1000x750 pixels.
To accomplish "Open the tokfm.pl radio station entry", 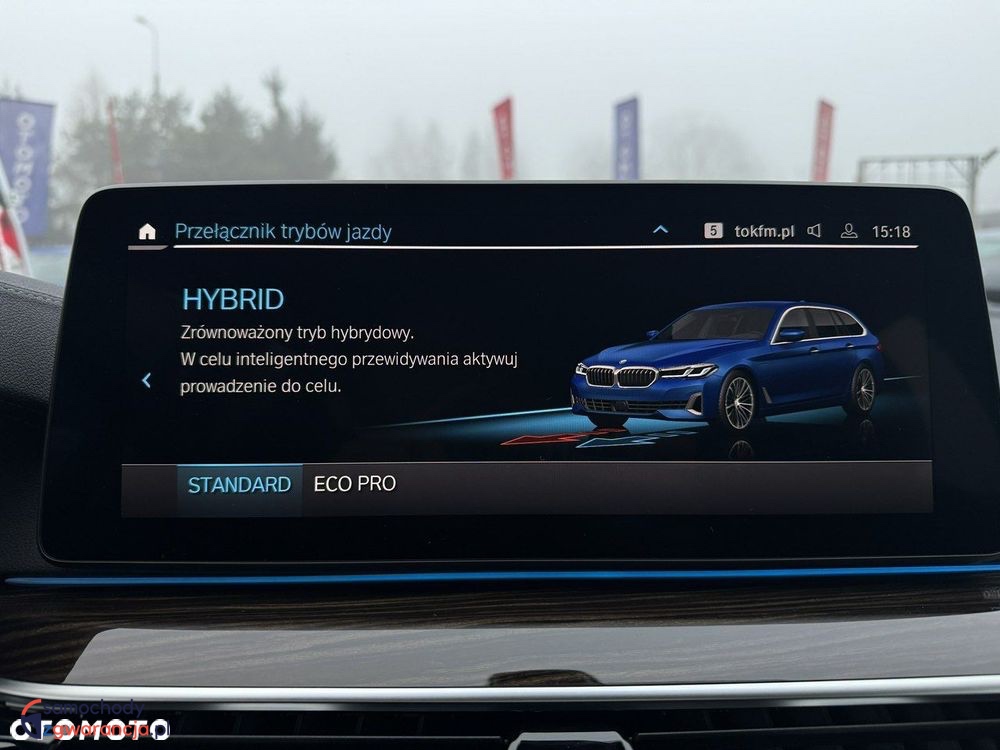I will (764, 231).
